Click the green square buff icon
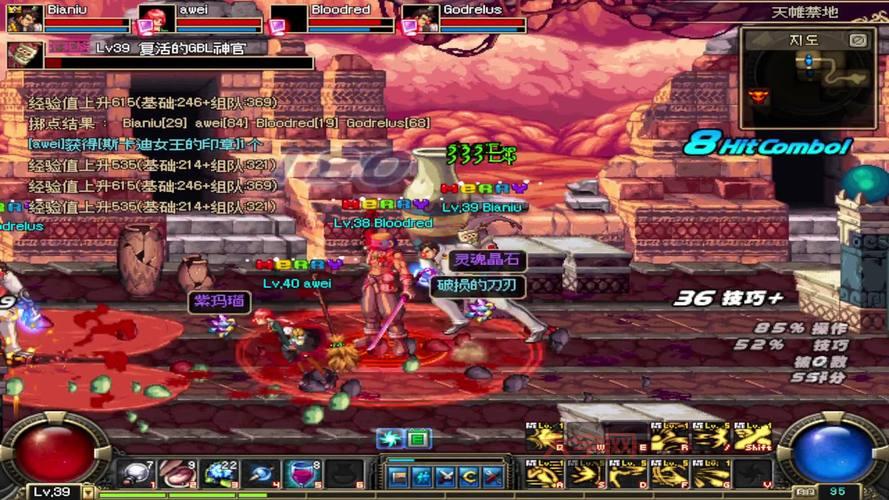The width and height of the screenshot is (889, 500). 417,438
